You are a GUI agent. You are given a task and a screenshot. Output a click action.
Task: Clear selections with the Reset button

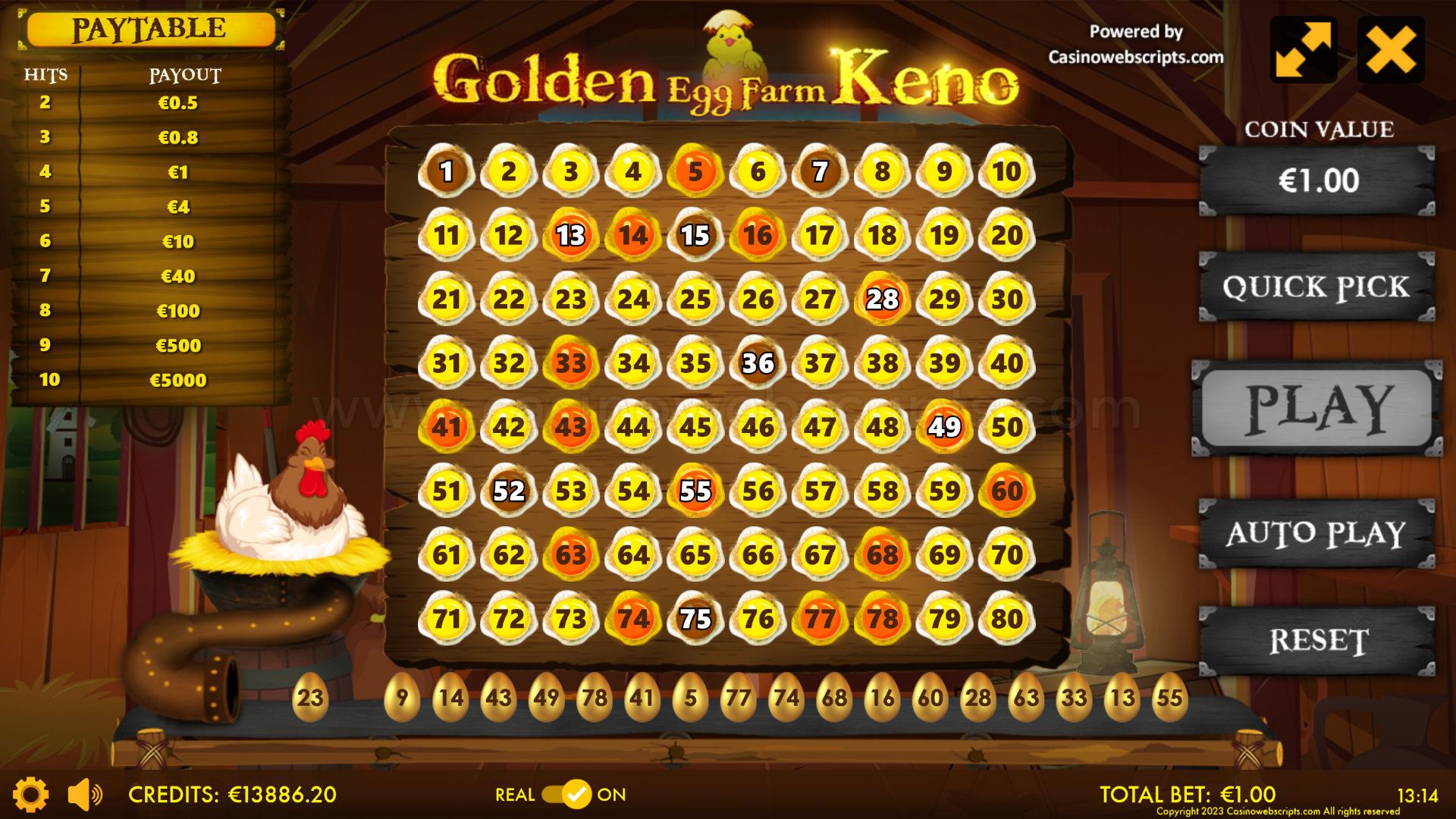(1316, 641)
